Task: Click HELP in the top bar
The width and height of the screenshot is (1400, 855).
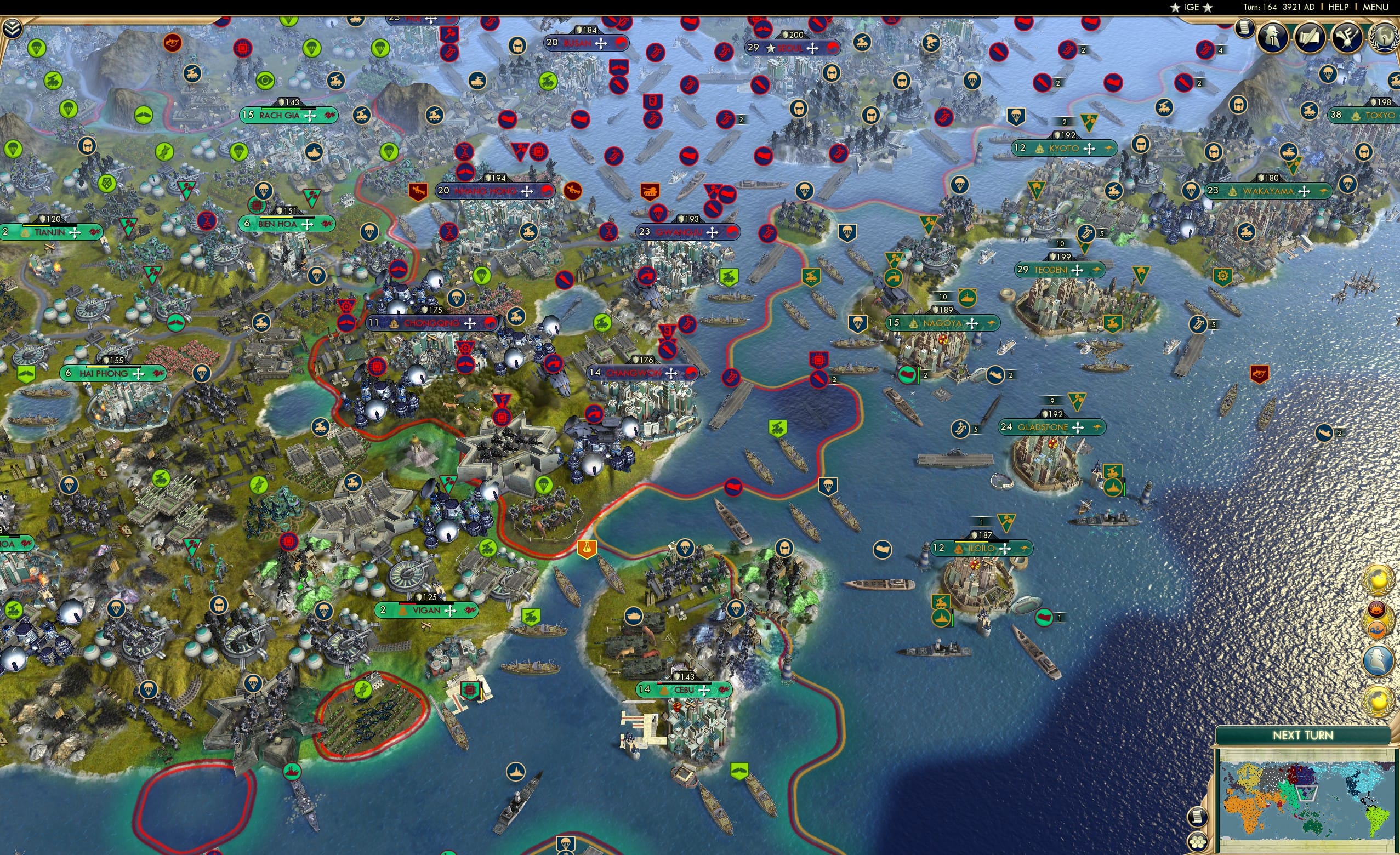Action: (x=1339, y=7)
